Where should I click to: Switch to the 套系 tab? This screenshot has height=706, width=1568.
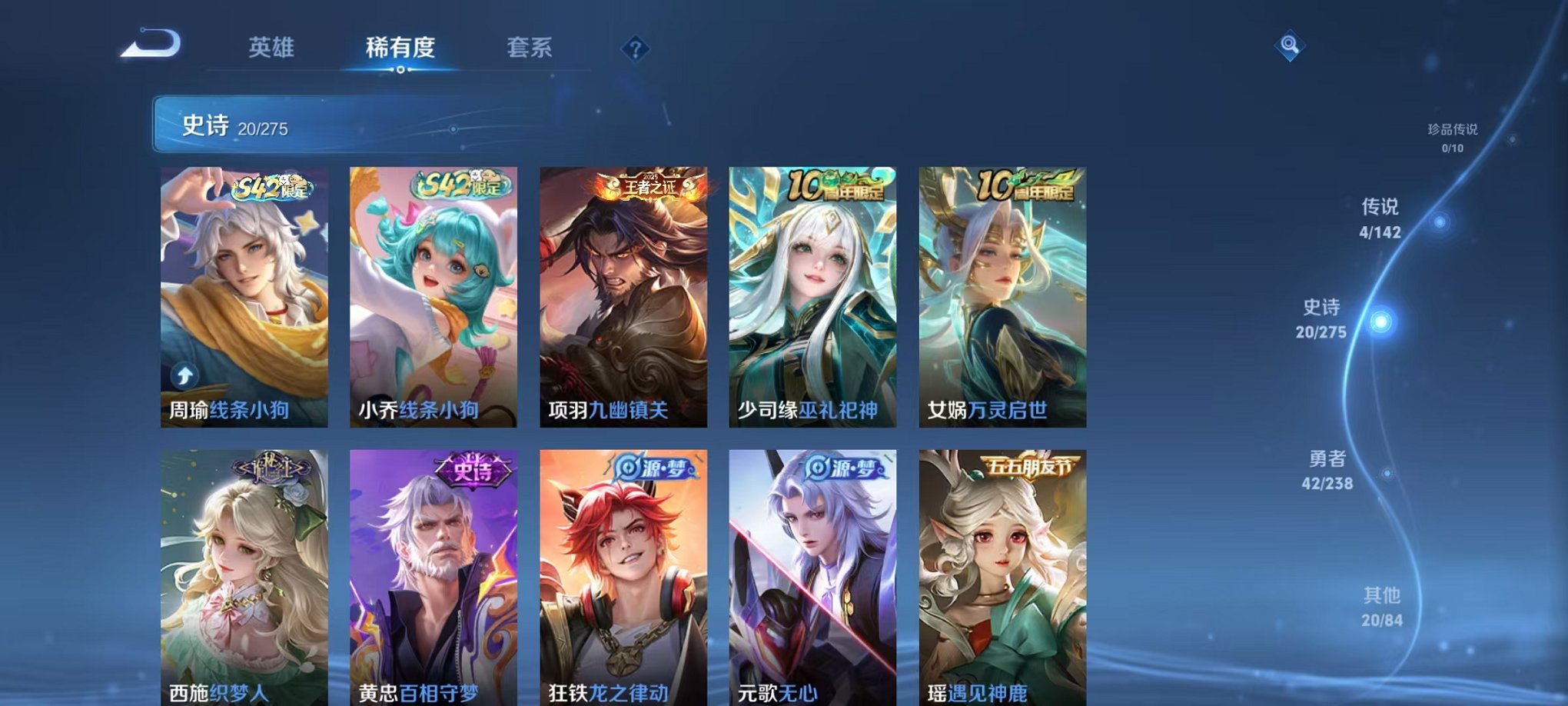(529, 48)
